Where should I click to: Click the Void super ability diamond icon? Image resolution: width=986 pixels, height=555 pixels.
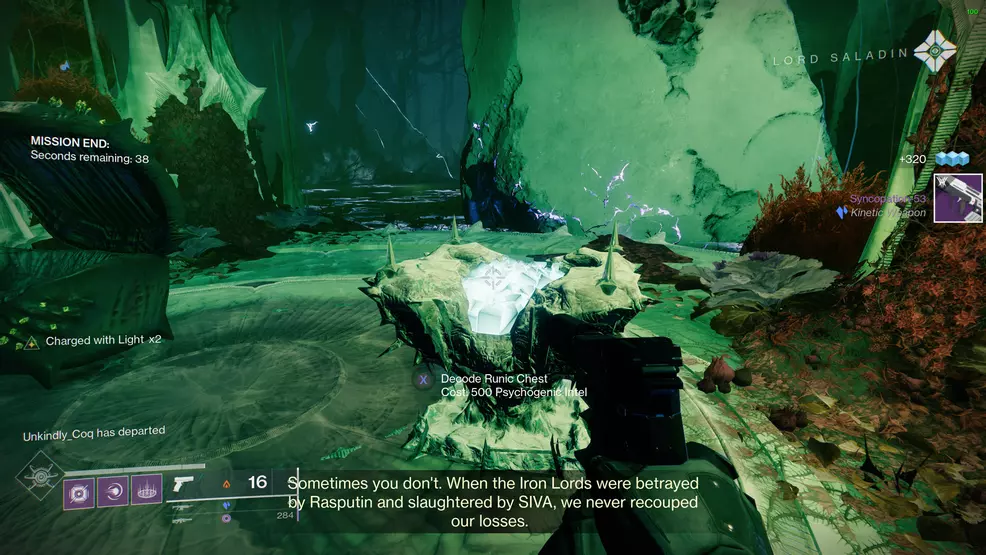(x=38, y=476)
